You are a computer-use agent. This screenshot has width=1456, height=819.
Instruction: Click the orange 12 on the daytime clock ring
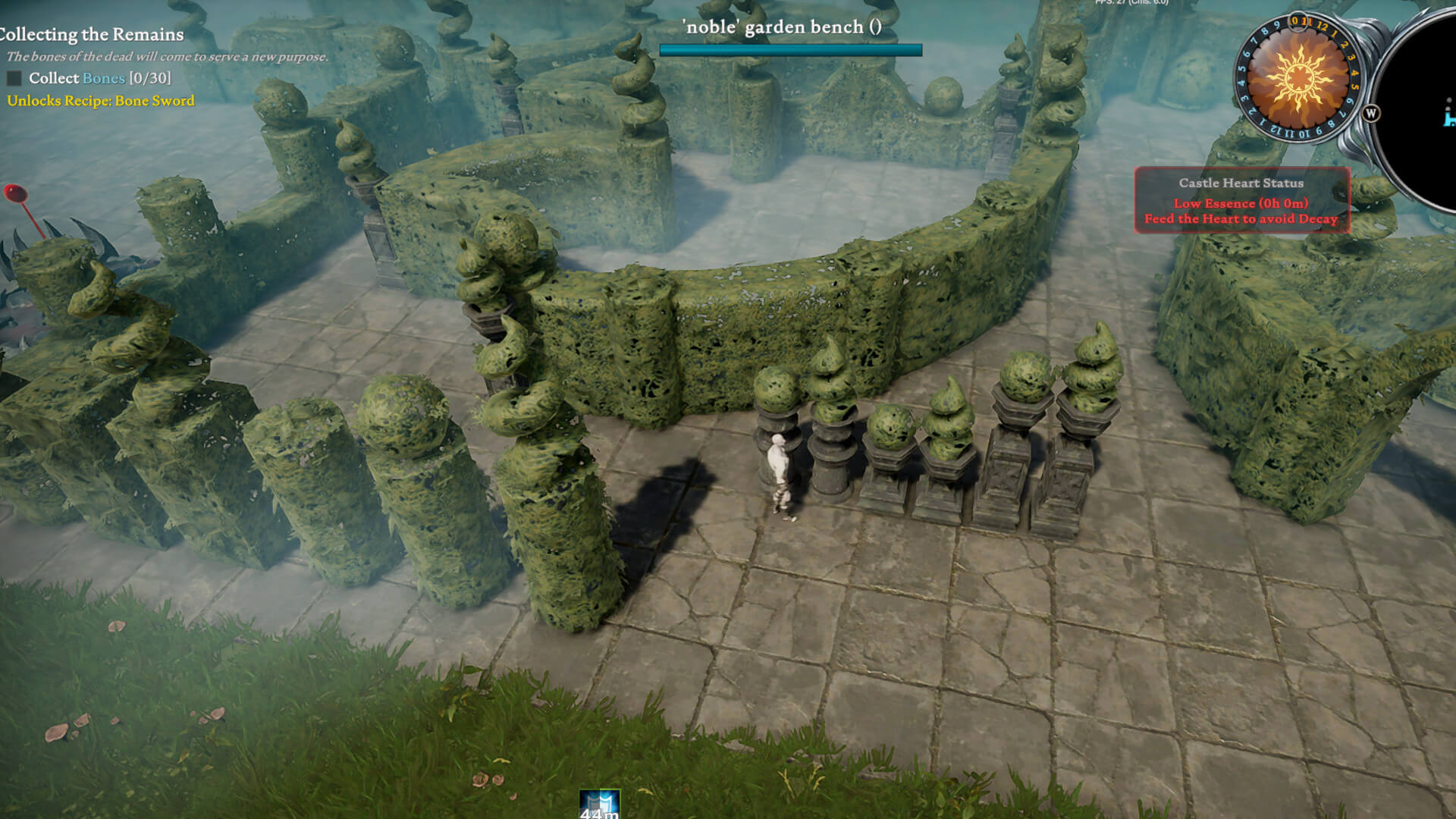[1323, 27]
